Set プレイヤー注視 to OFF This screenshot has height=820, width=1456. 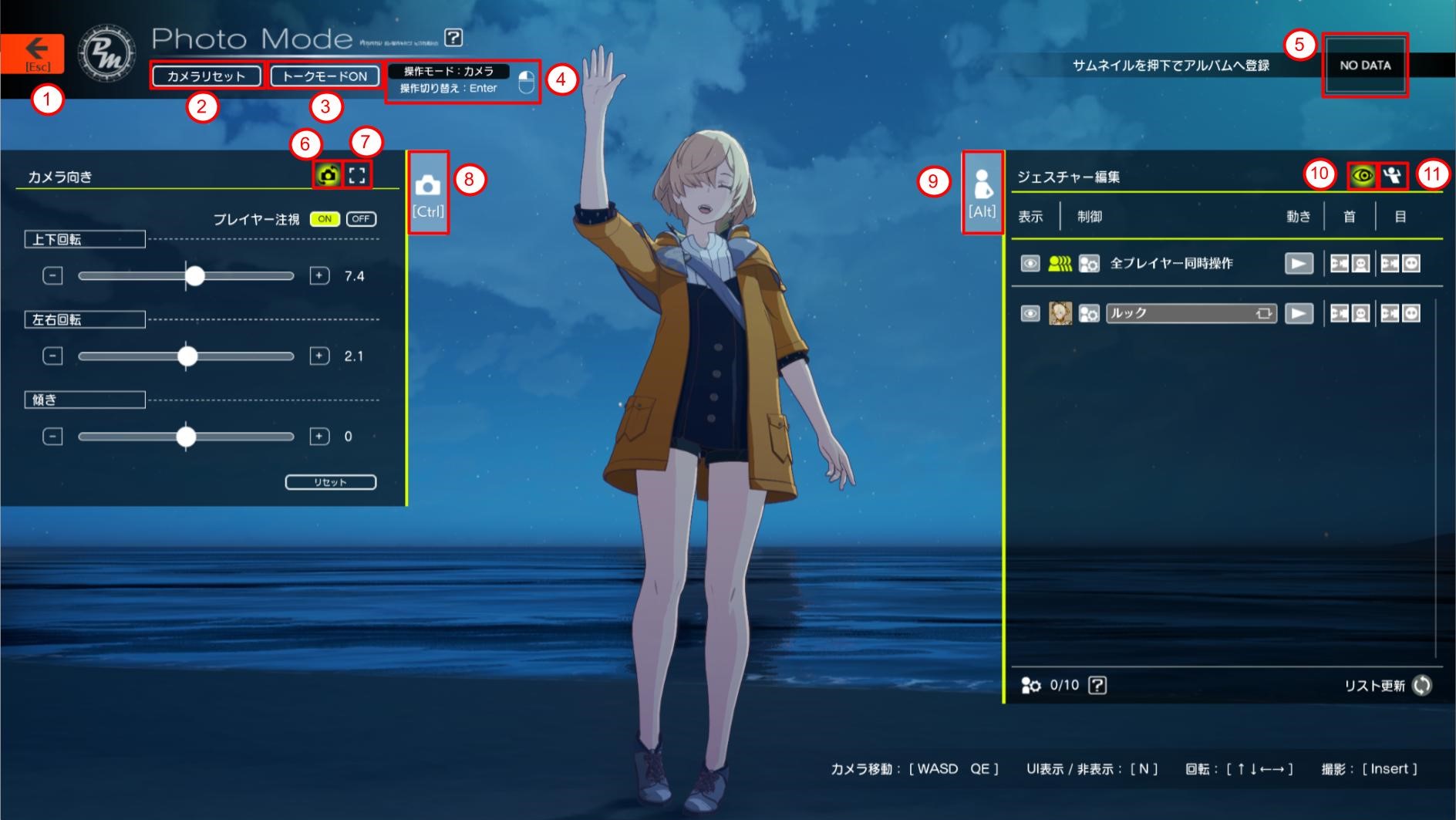(361, 219)
